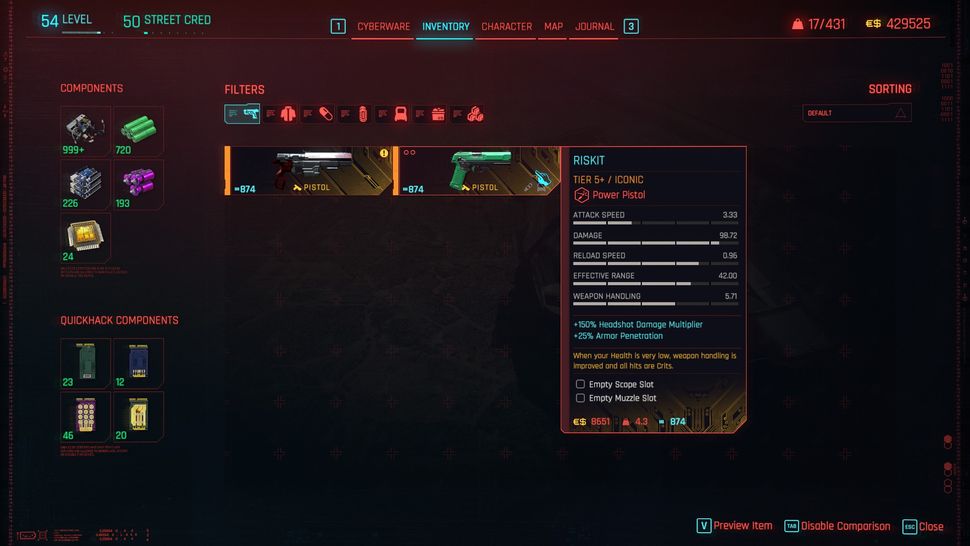The image size is (970, 546).
Task: Select the green Riskit pistol card
Action: 476,170
